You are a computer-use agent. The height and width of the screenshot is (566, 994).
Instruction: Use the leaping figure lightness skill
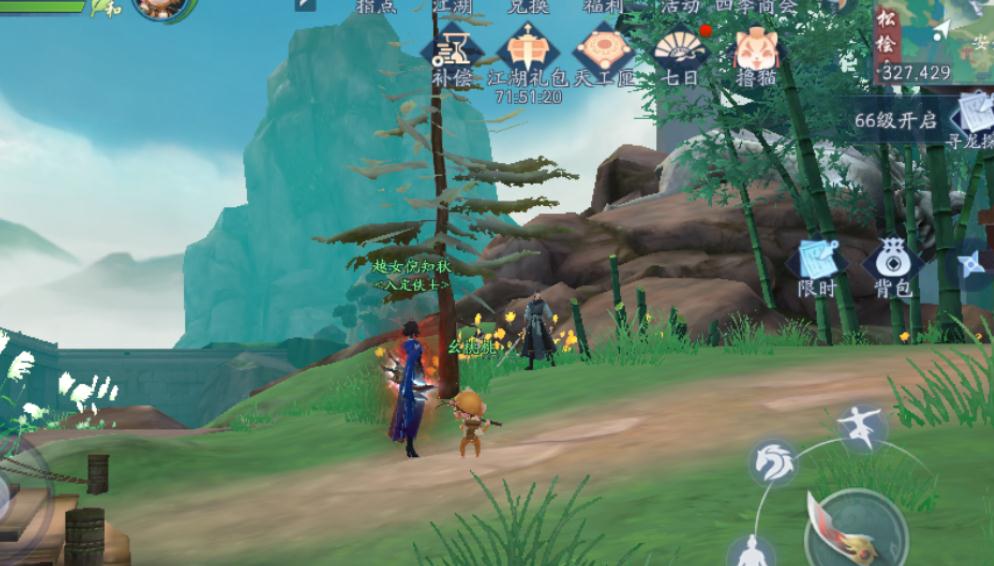click(x=862, y=426)
